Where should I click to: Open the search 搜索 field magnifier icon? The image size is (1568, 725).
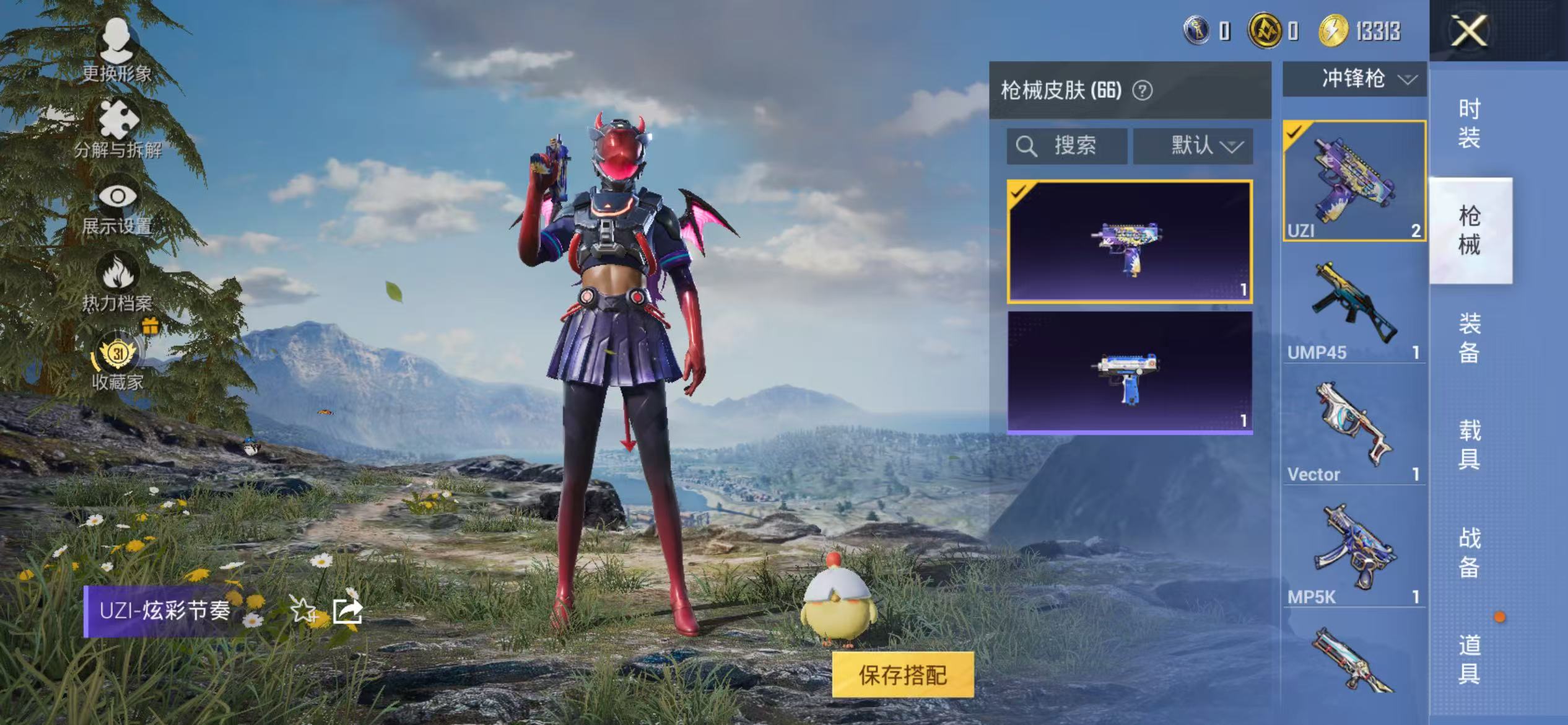coord(1027,147)
